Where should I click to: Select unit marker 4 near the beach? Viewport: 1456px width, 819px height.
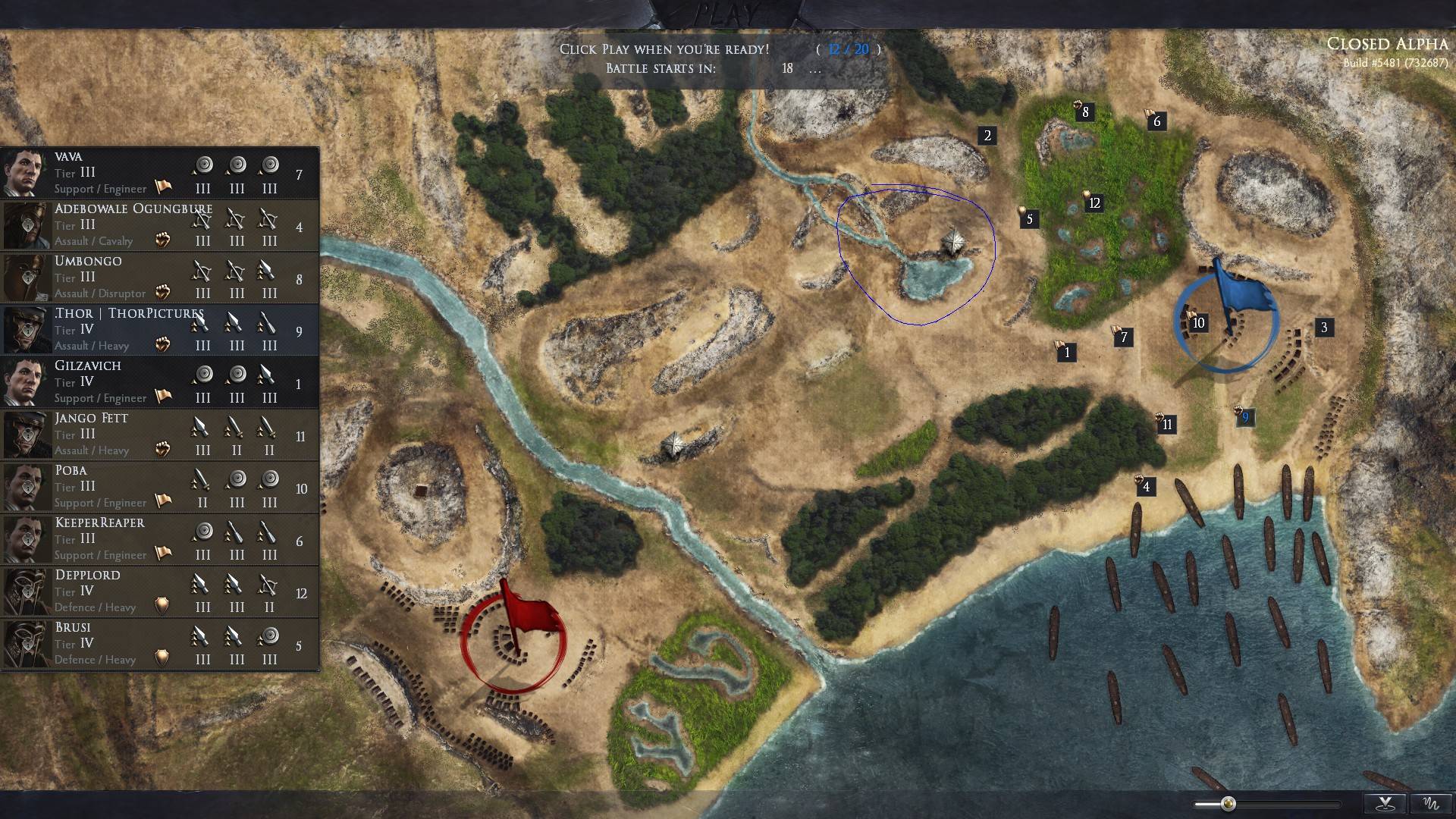(x=1146, y=487)
